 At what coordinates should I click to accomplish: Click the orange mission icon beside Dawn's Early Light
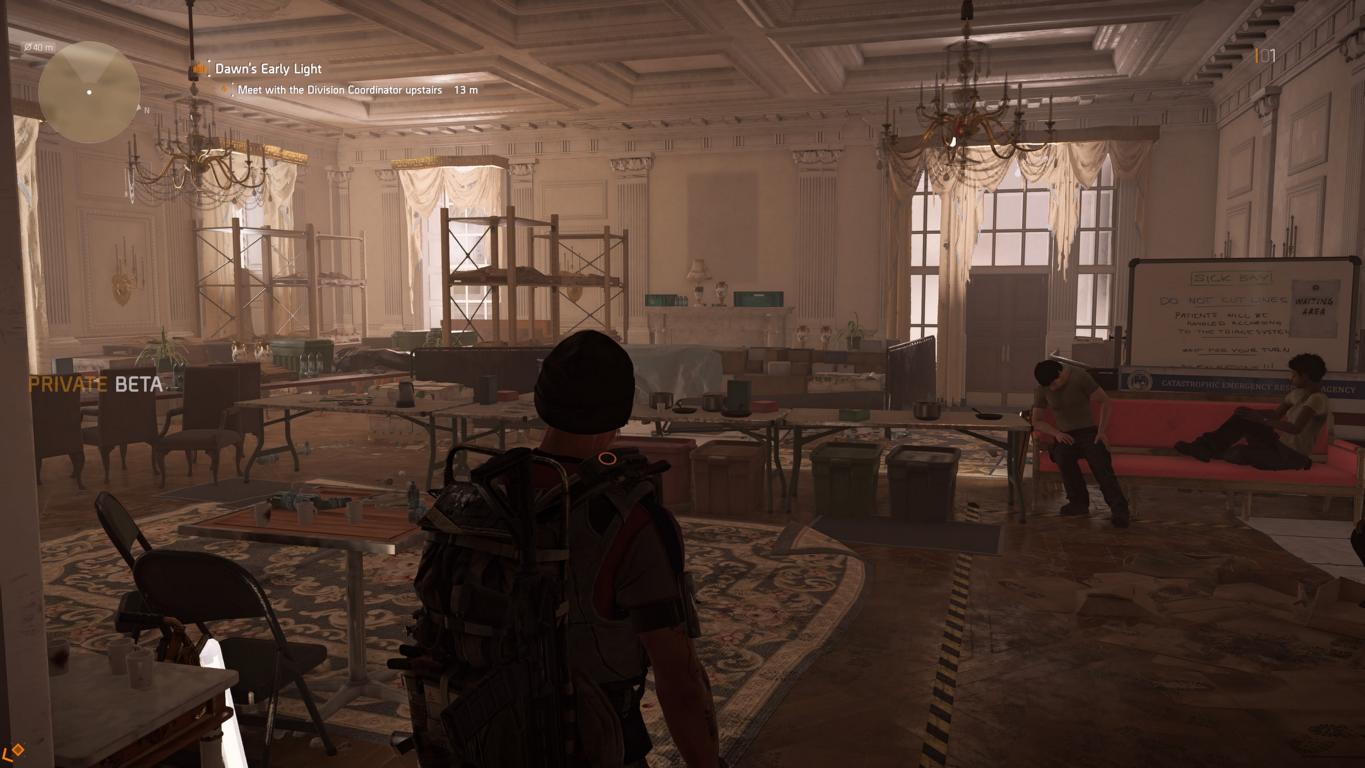[201, 69]
